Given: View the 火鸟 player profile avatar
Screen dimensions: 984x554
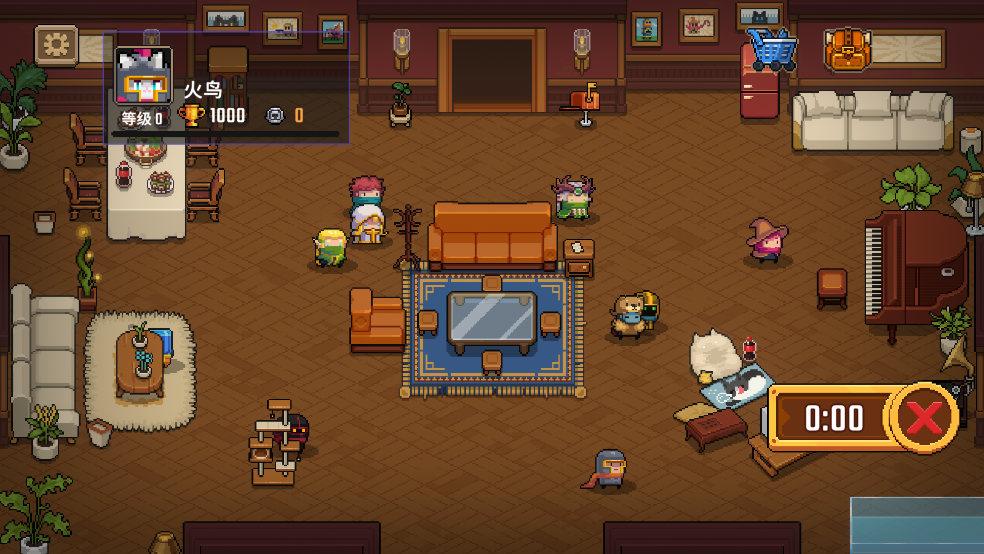Looking at the screenshot, I should point(144,77).
